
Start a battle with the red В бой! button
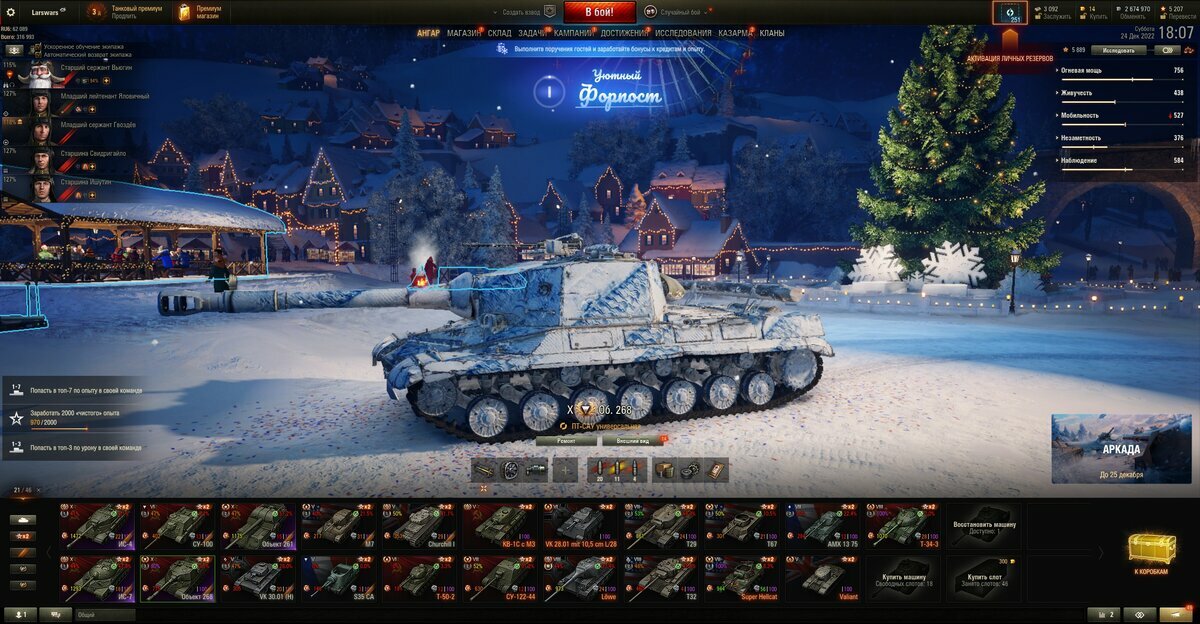(599, 12)
